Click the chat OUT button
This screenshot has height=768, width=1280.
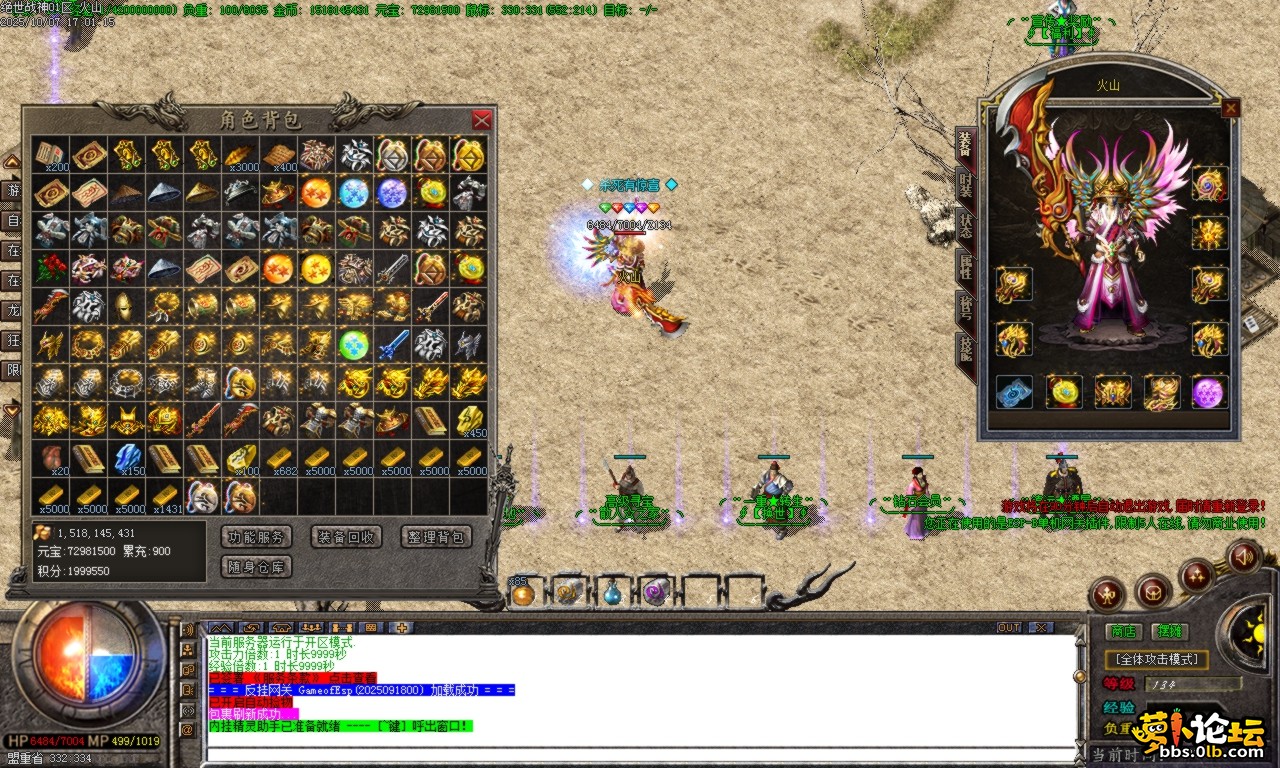pos(1009,627)
